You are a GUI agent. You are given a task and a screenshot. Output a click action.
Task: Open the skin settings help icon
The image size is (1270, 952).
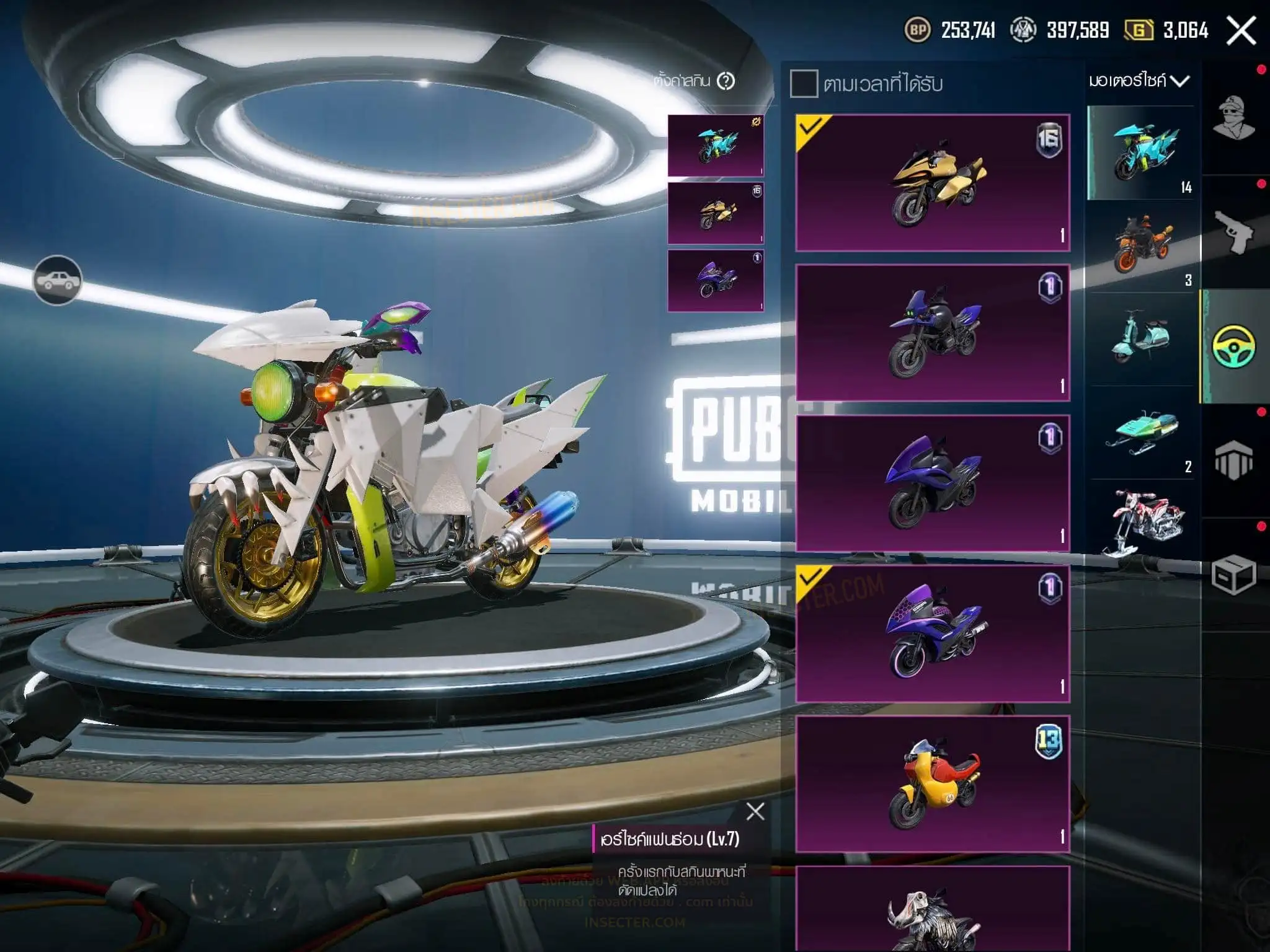coord(726,81)
